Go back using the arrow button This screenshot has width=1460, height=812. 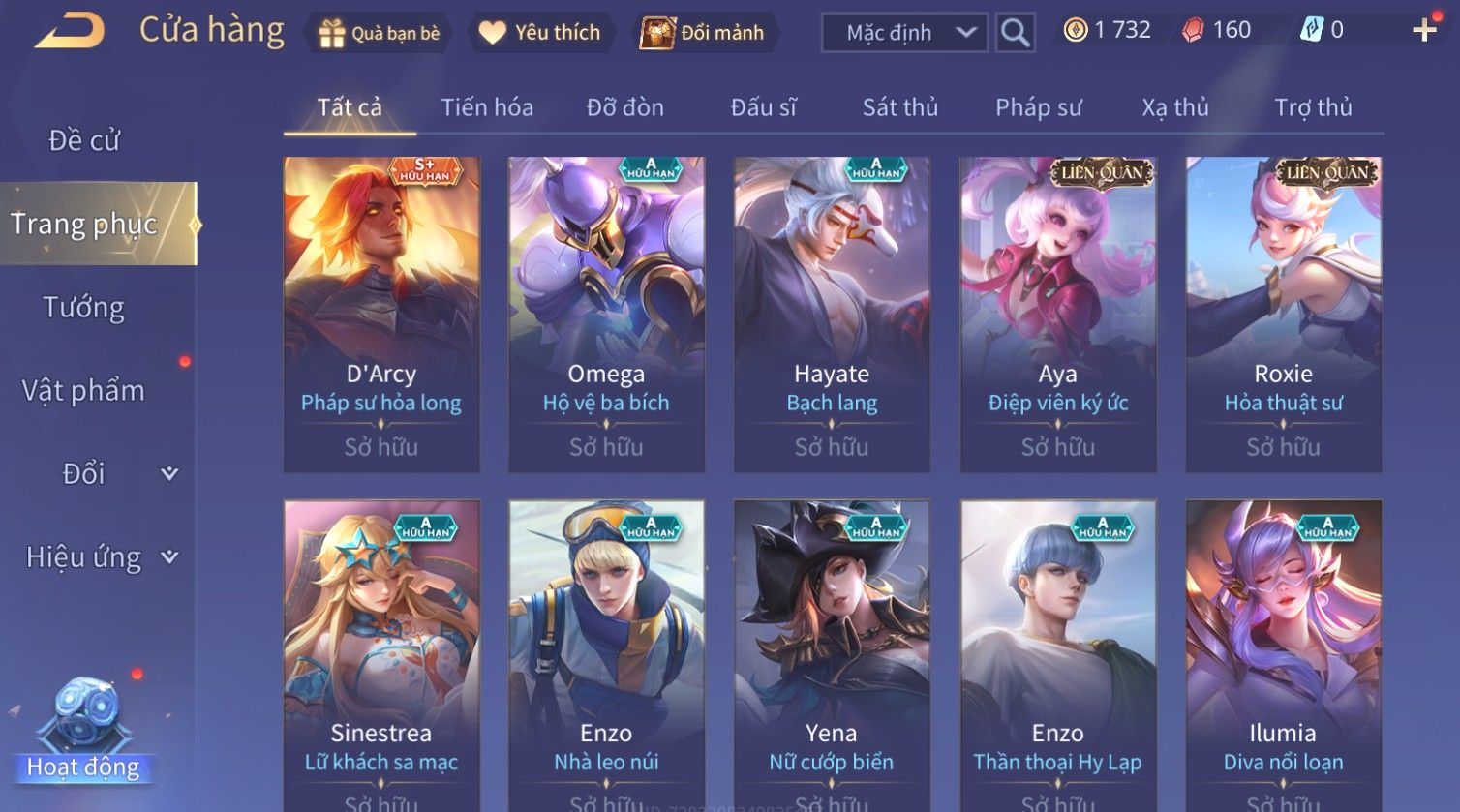[x=69, y=31]
